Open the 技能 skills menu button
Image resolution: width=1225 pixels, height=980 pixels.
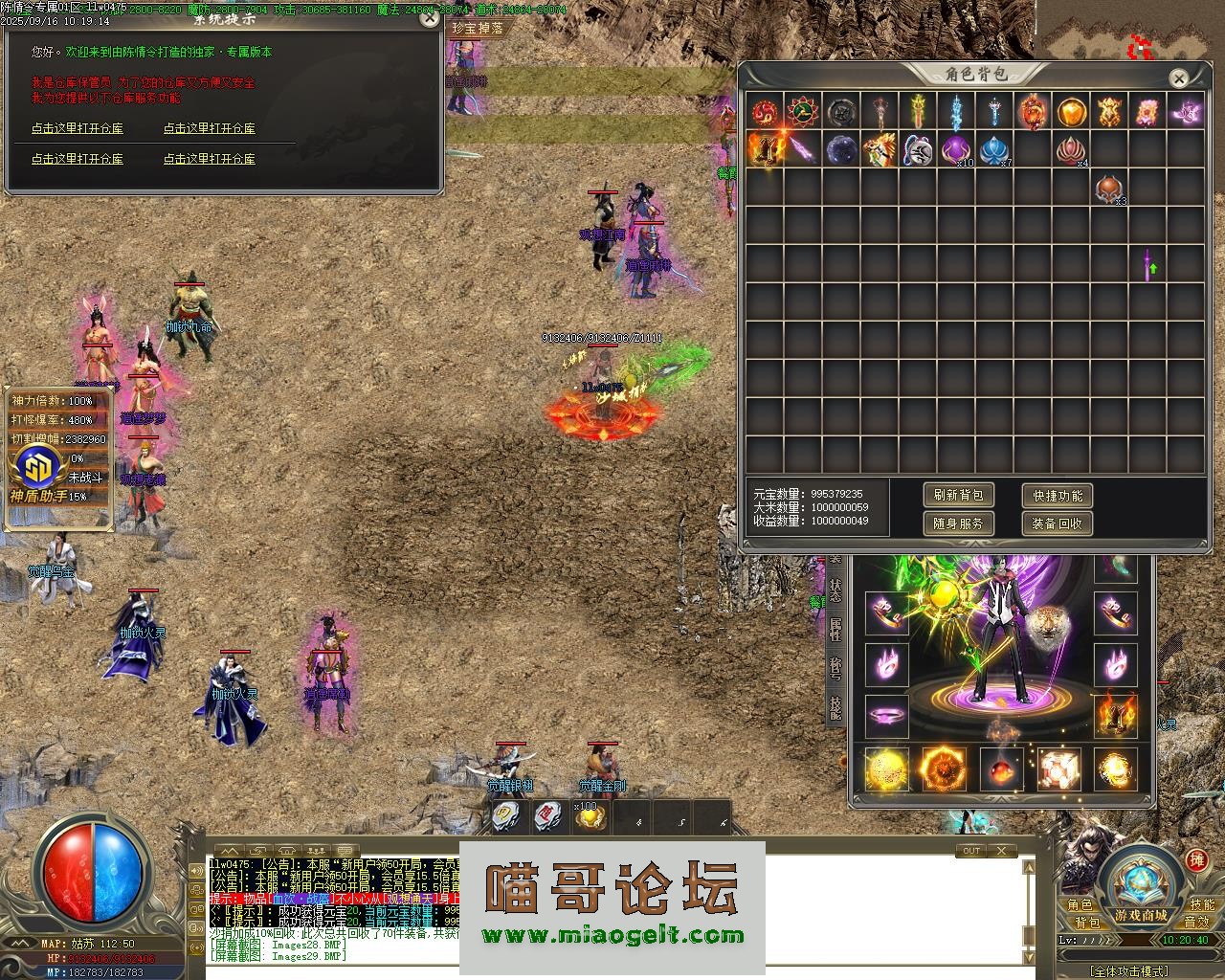coord(1201,904)
